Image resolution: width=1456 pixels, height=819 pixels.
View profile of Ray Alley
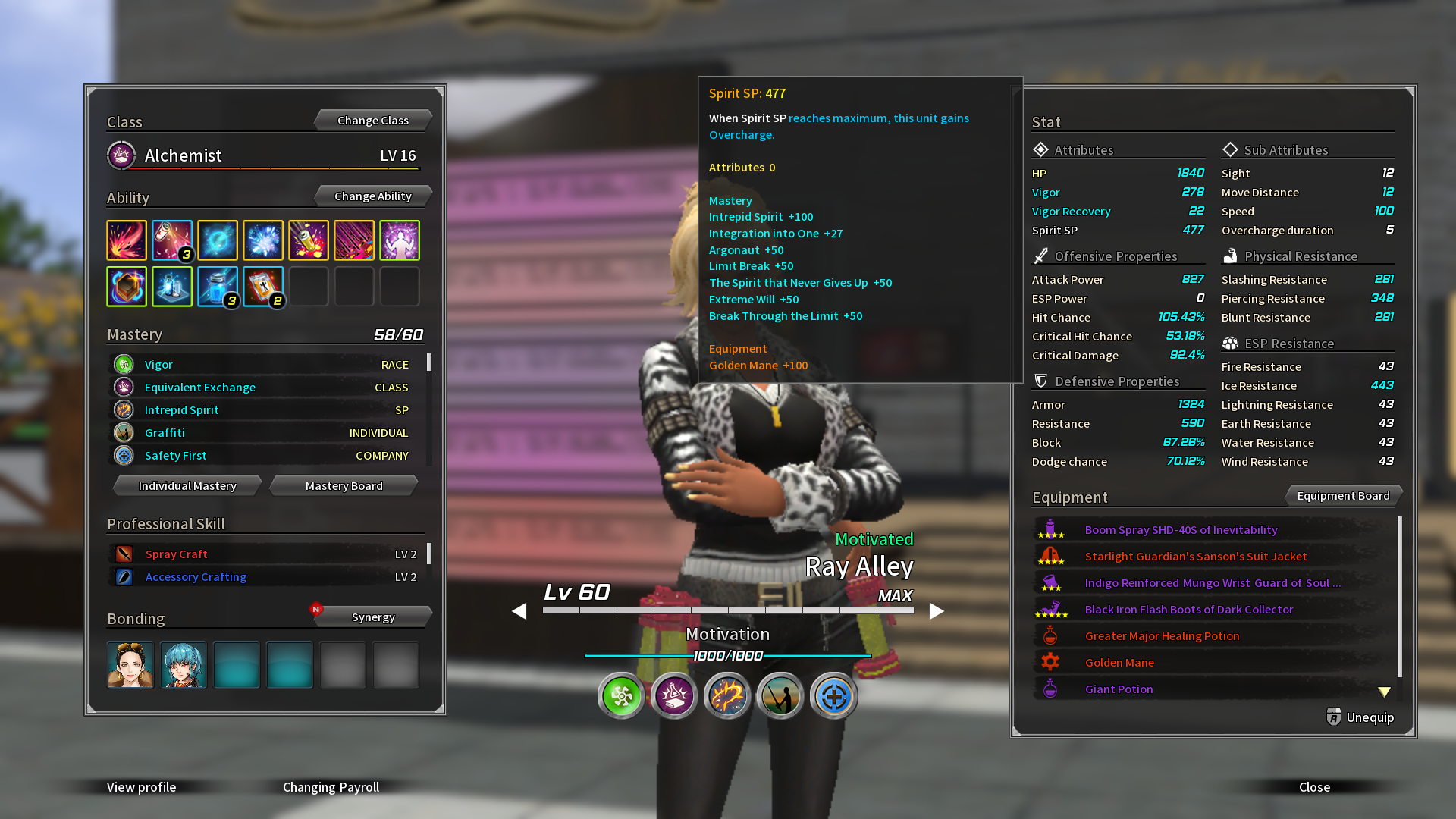pos(141,787)
